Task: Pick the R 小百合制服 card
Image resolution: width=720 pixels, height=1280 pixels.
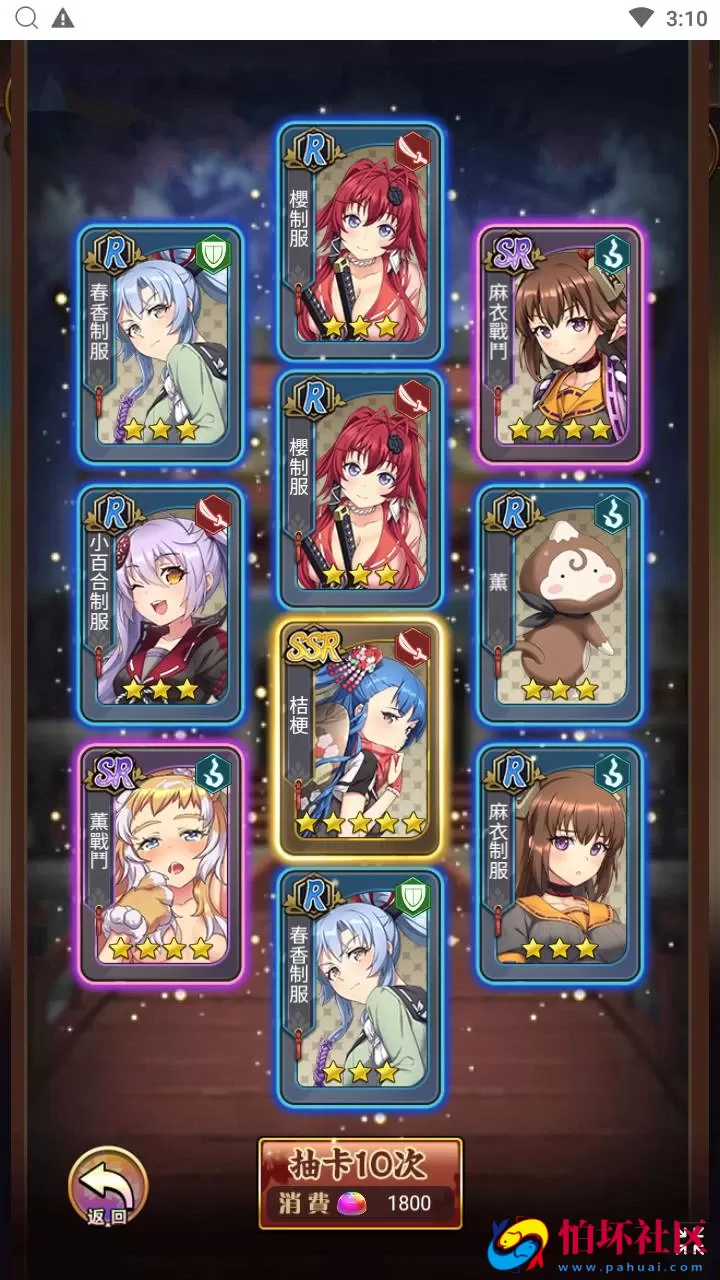Action: [161, 604]
